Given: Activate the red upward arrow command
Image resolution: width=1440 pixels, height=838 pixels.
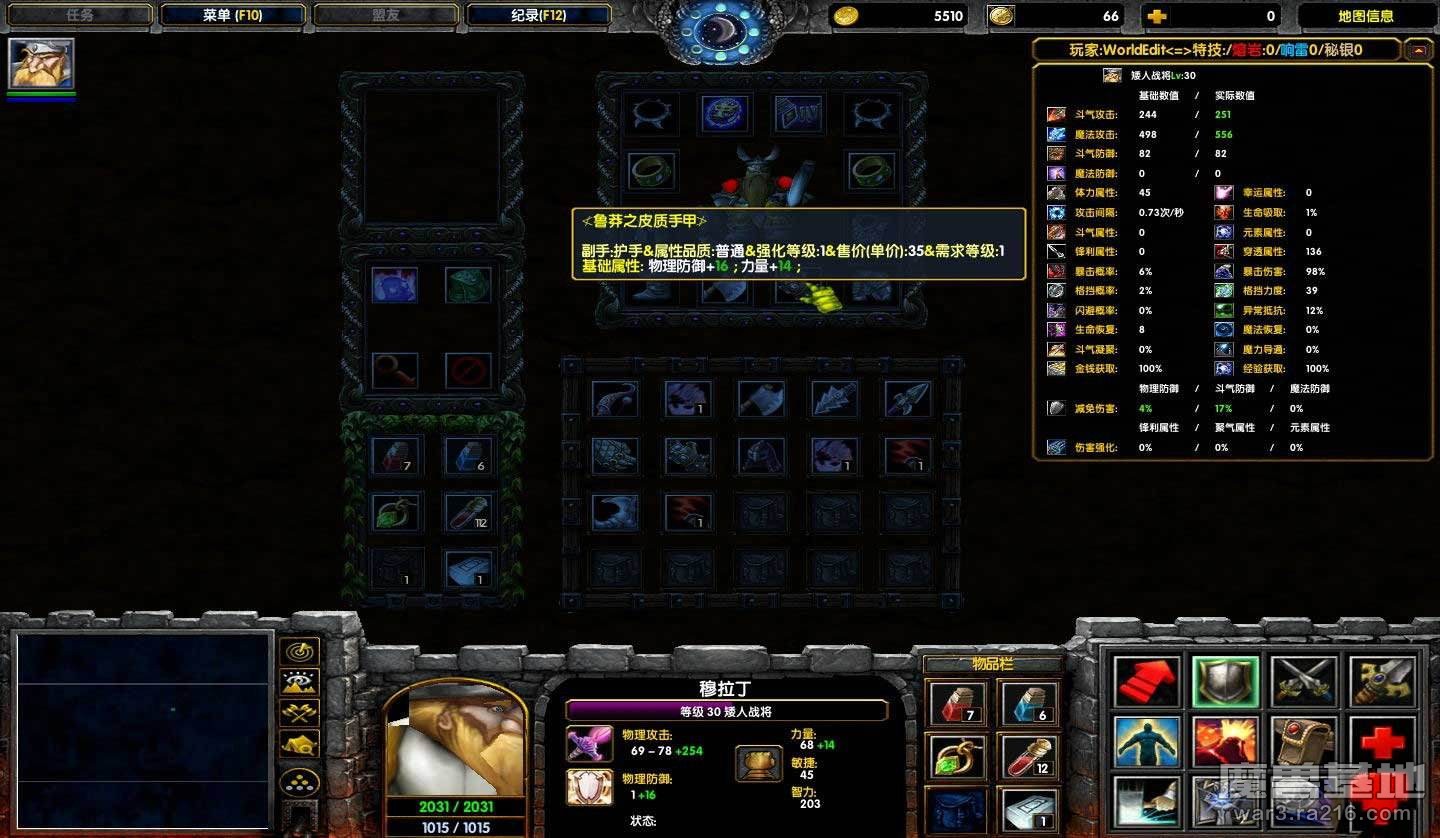Looking at the screenshot, I should [1145, 682].
